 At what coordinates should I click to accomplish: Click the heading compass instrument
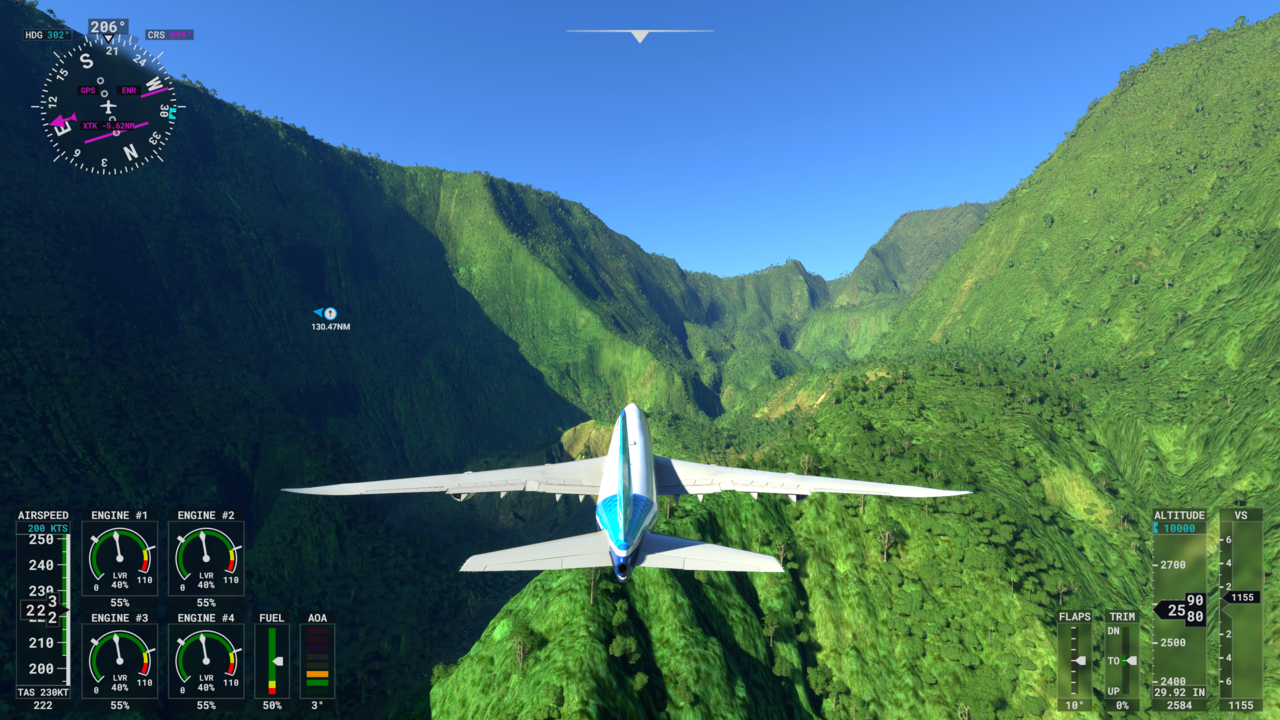[108, 106]
